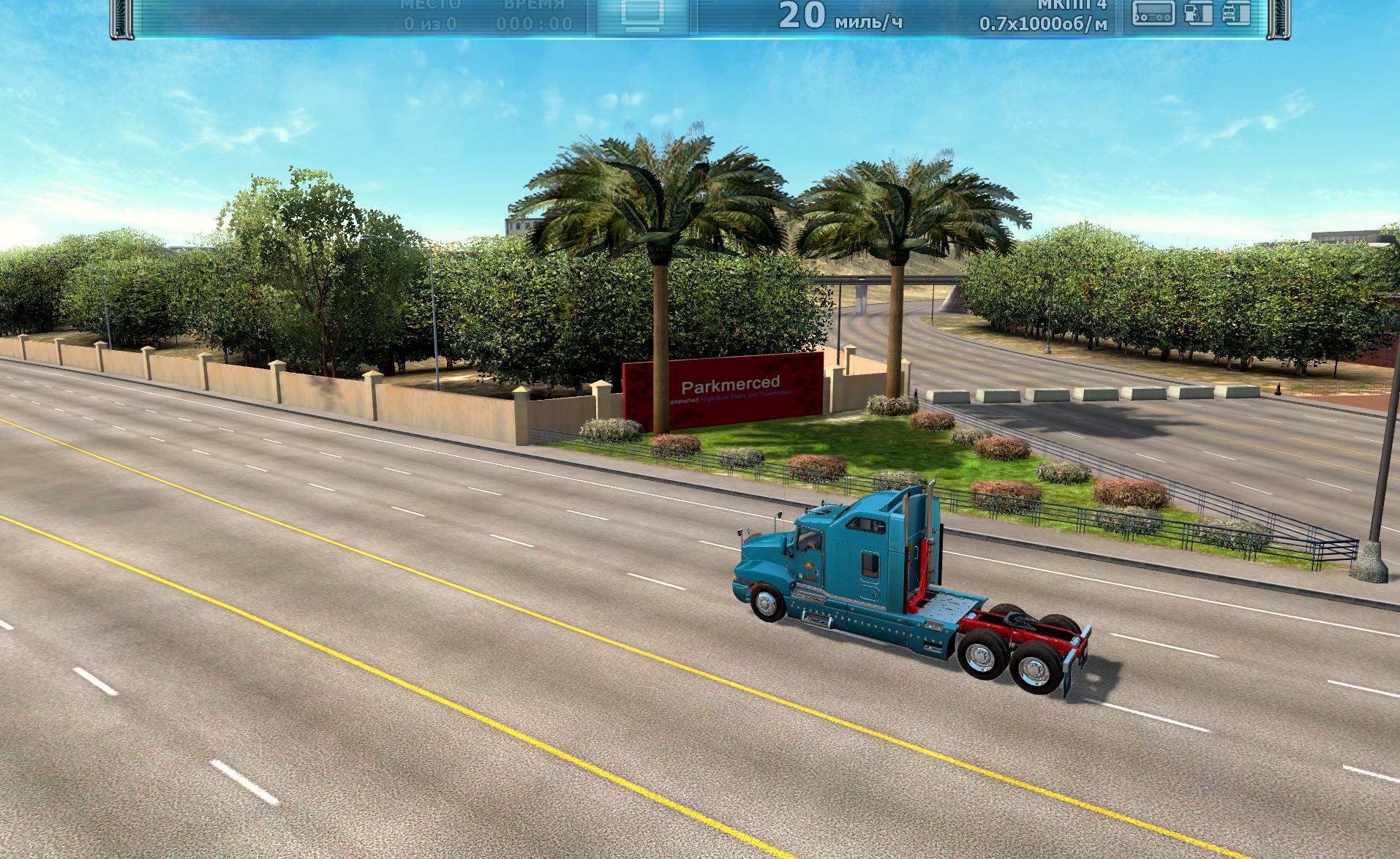This screenshot has width=1400, height=859.
Task: Click the fuel pump indicator icon
Action: pyautogui.click(x=1197, y=13)
